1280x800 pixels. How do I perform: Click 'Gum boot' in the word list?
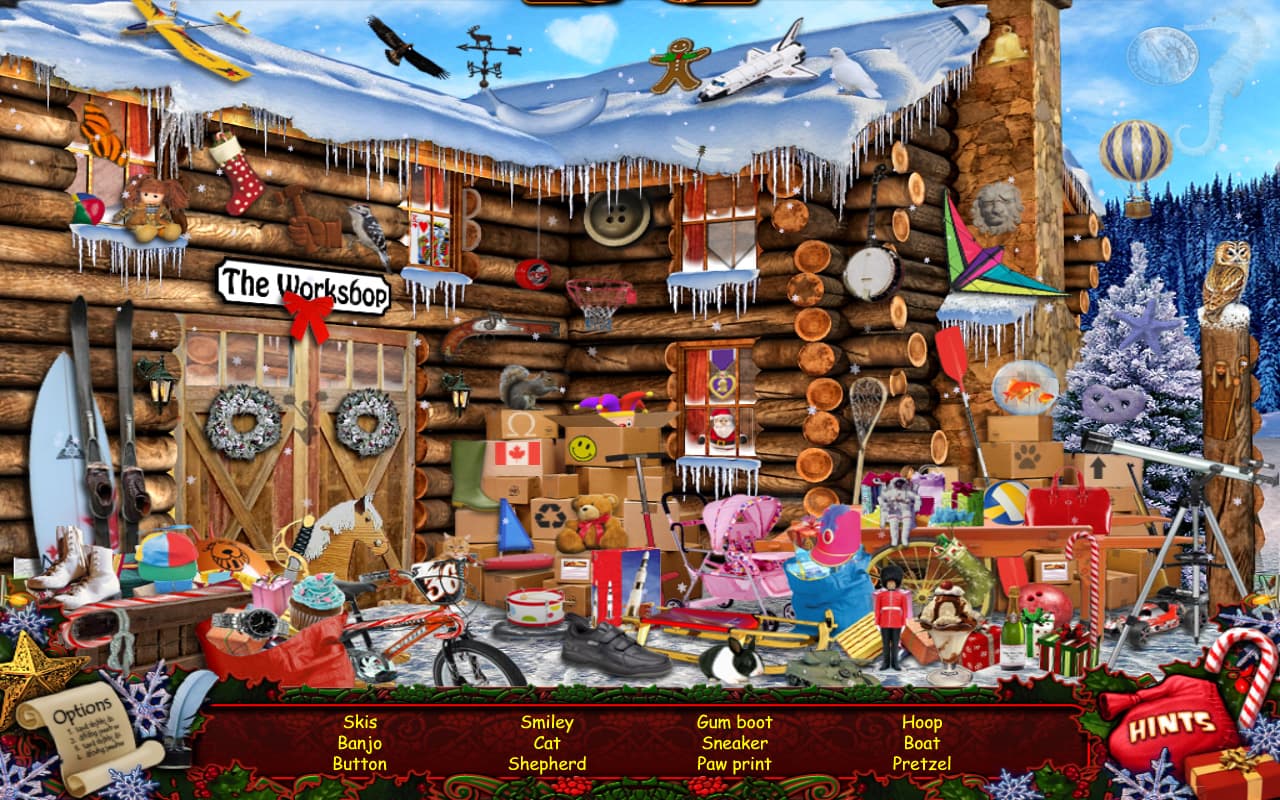[736, 721]
